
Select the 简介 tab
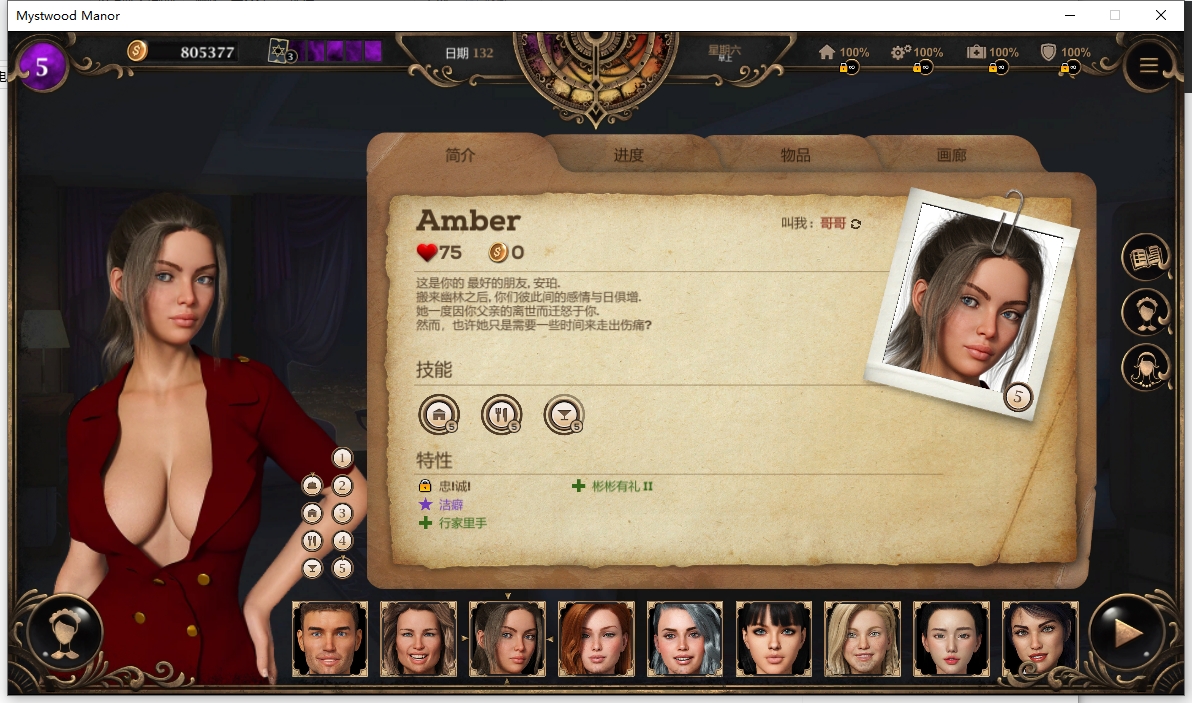pyautogui.click(x=460, y=155)
